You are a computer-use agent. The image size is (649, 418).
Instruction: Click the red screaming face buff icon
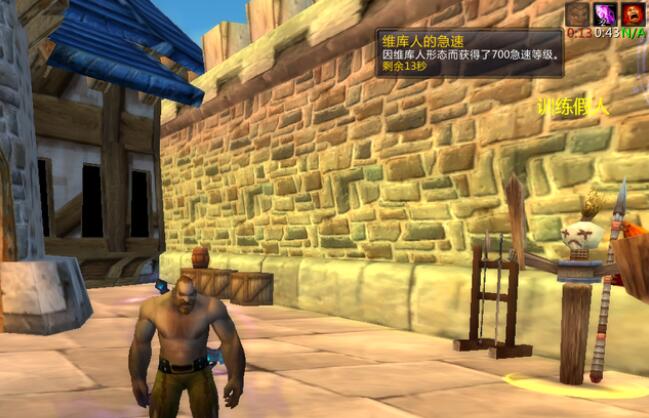point(633,13)
